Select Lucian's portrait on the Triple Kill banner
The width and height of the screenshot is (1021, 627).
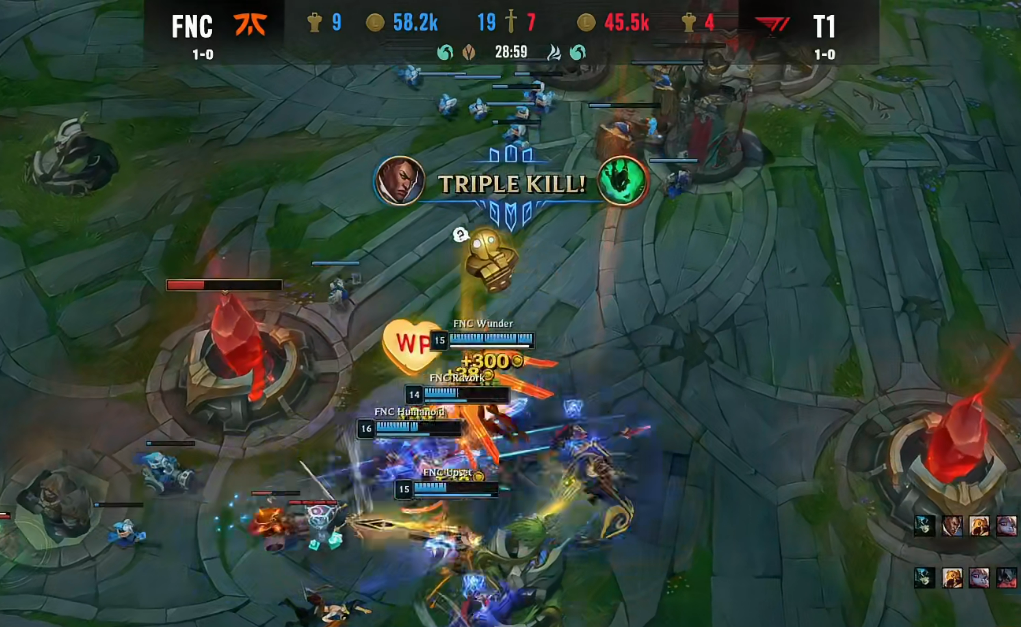tap(400, 181)
